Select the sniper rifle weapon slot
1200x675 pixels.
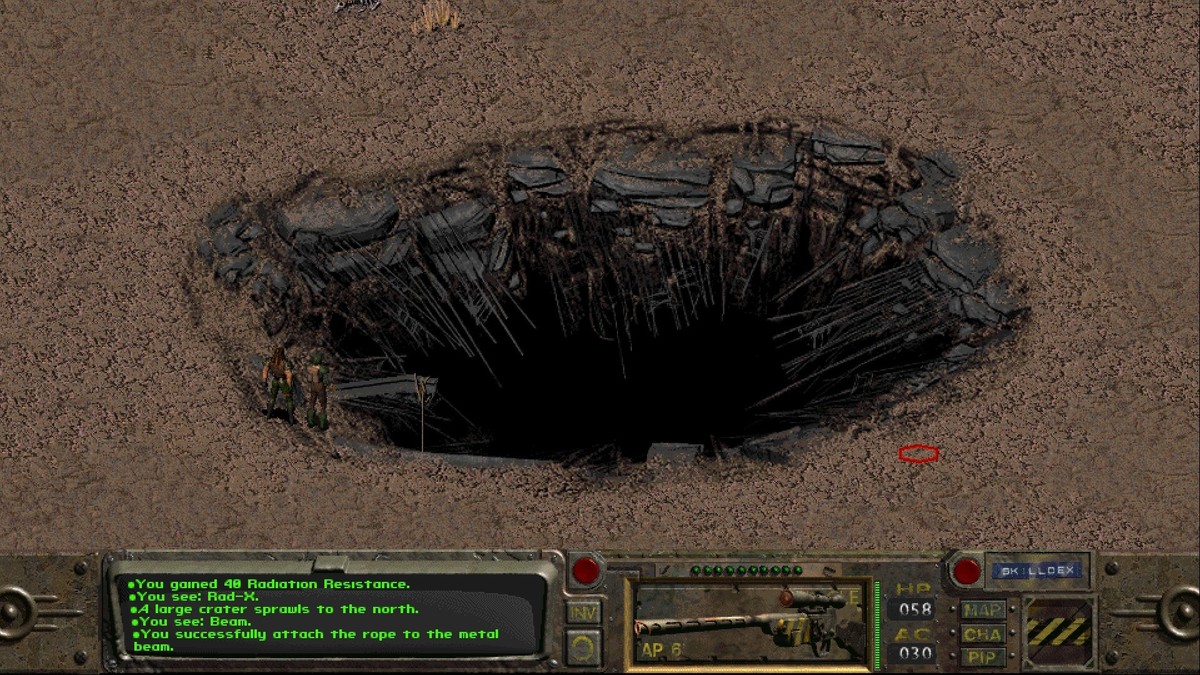[x=750, y=625]
